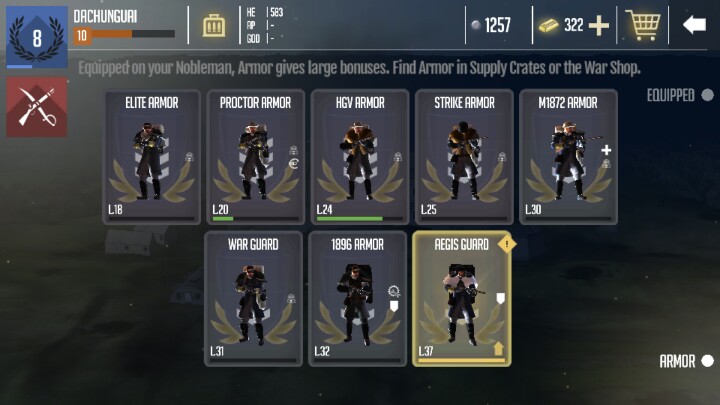
Task: Choose the Proctor Armor card
Action: coord(254,157)
